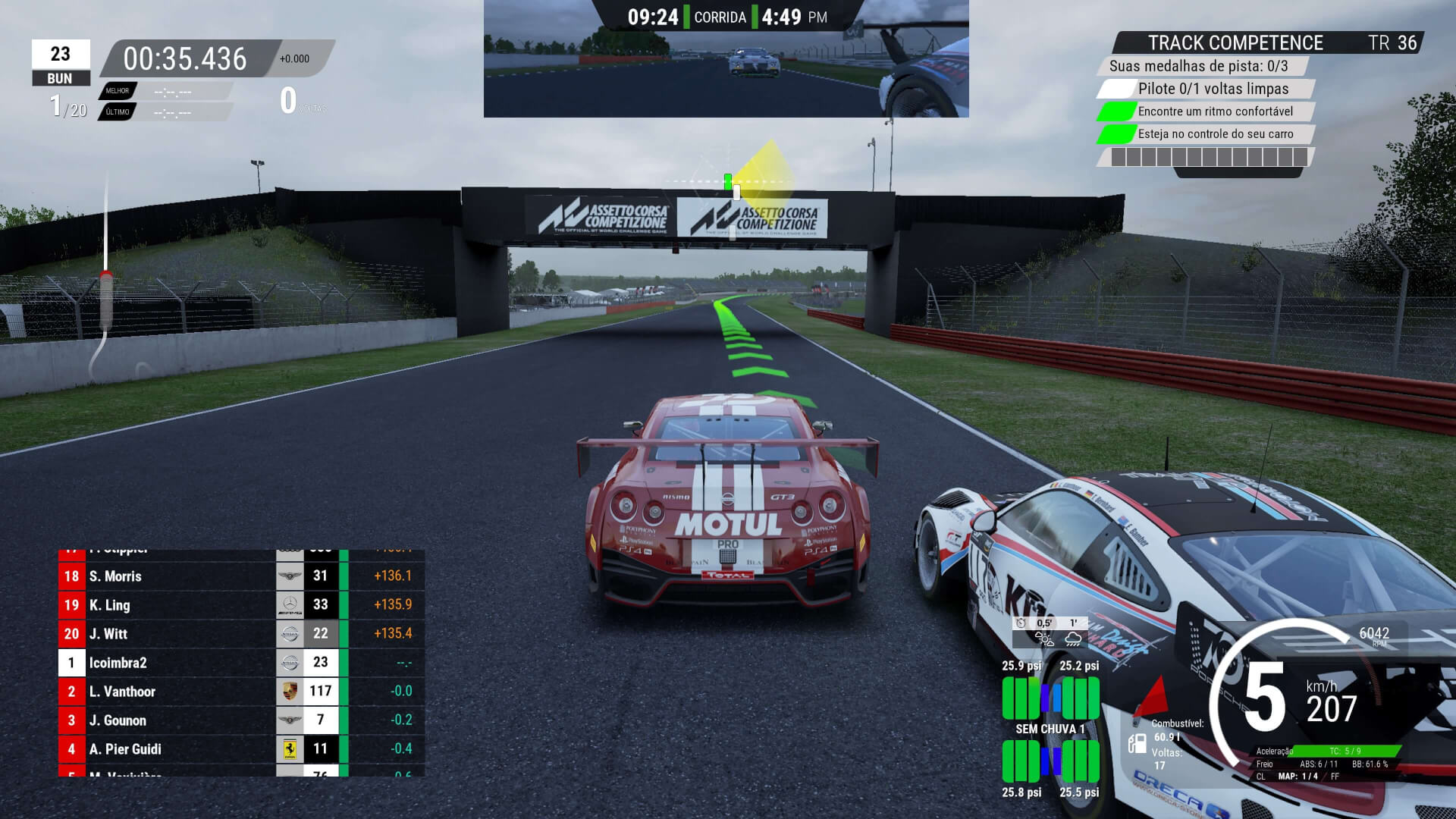Click 'Esteja no controle do seu carro' objective
This screenshot has width=1456, height=819.
pyautogui.click(x=1215, y=134)
